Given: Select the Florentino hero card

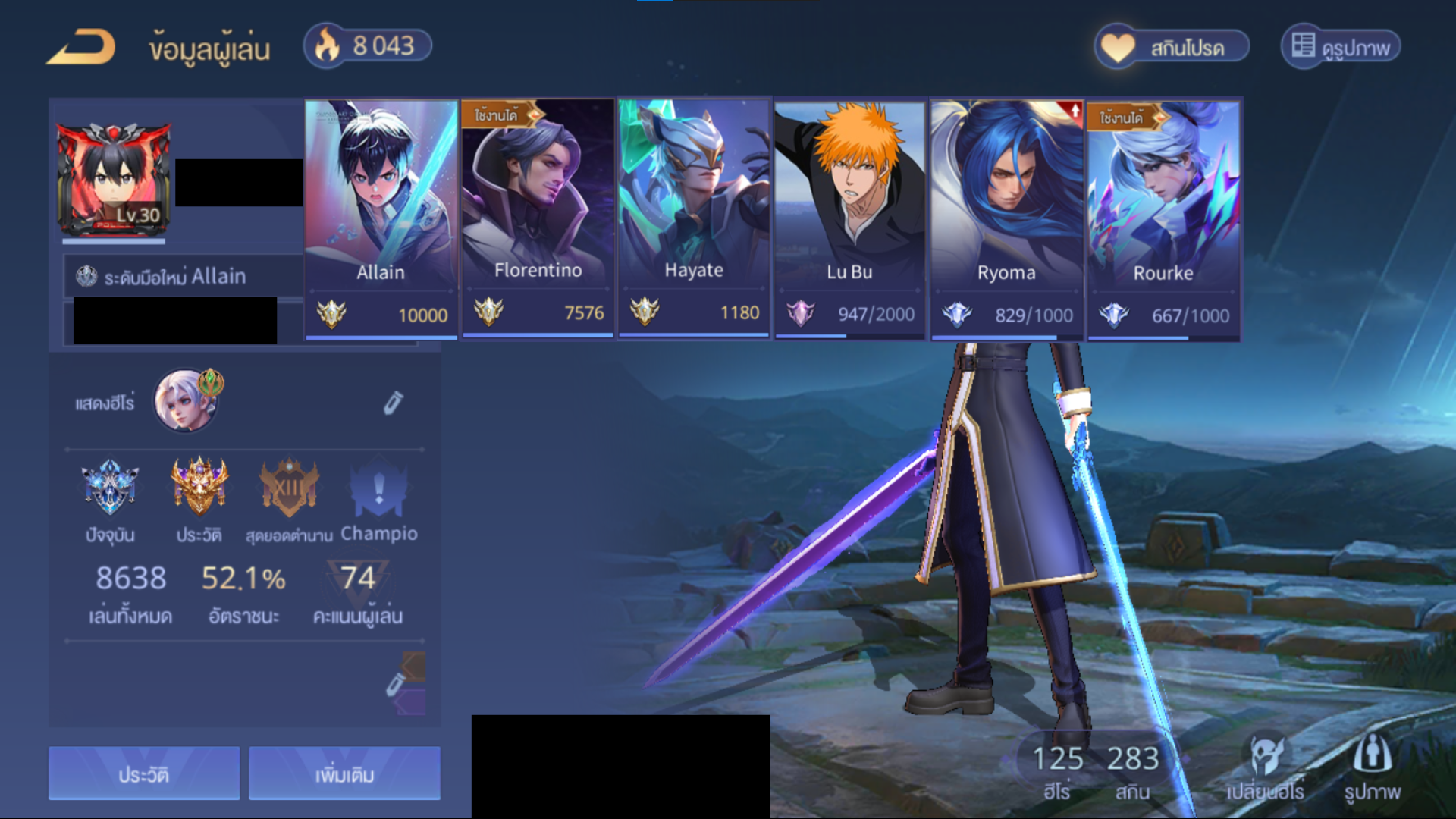Looking at the screenshot, I should click(538, 220).
